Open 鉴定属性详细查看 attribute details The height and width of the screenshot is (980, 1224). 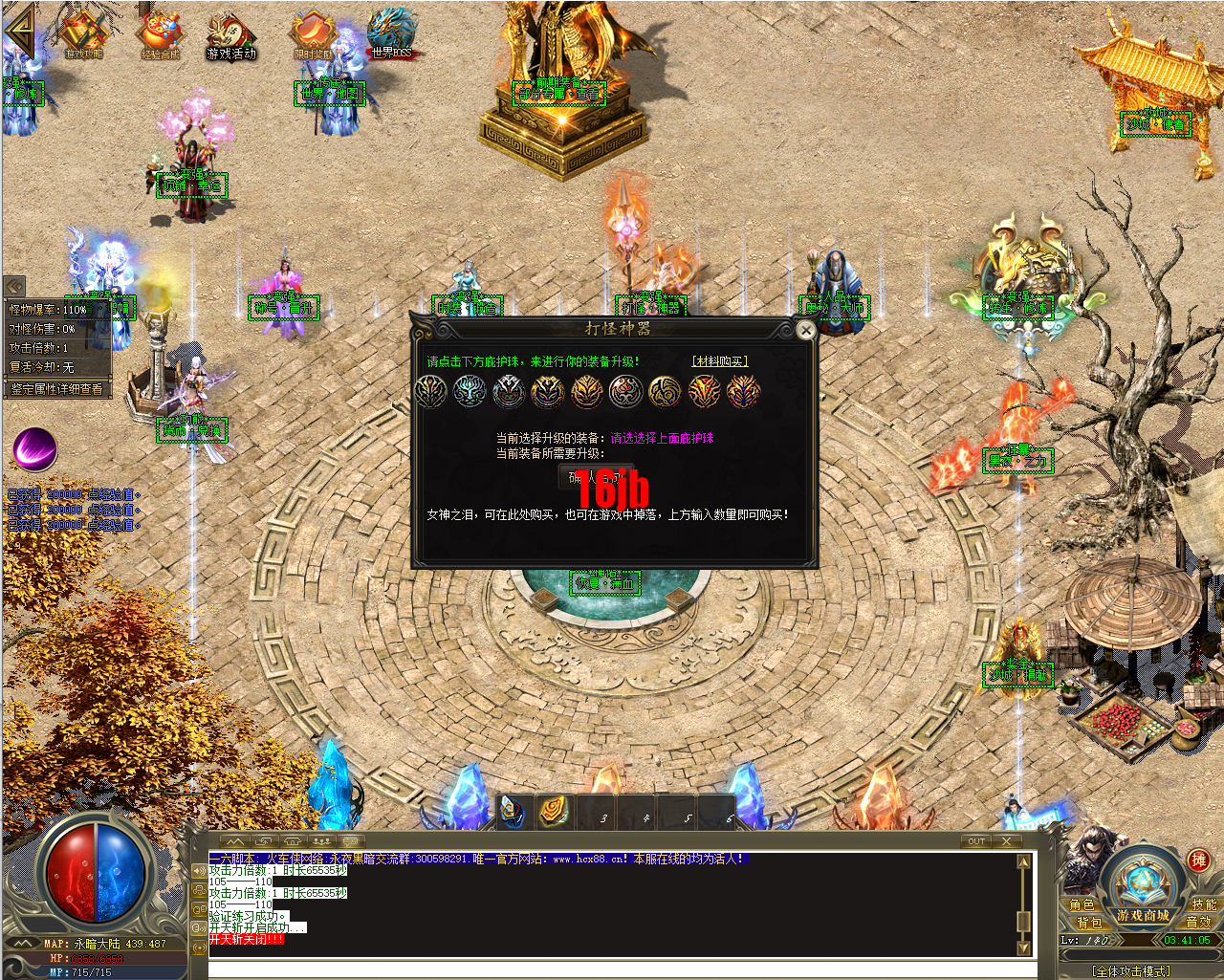56,389
